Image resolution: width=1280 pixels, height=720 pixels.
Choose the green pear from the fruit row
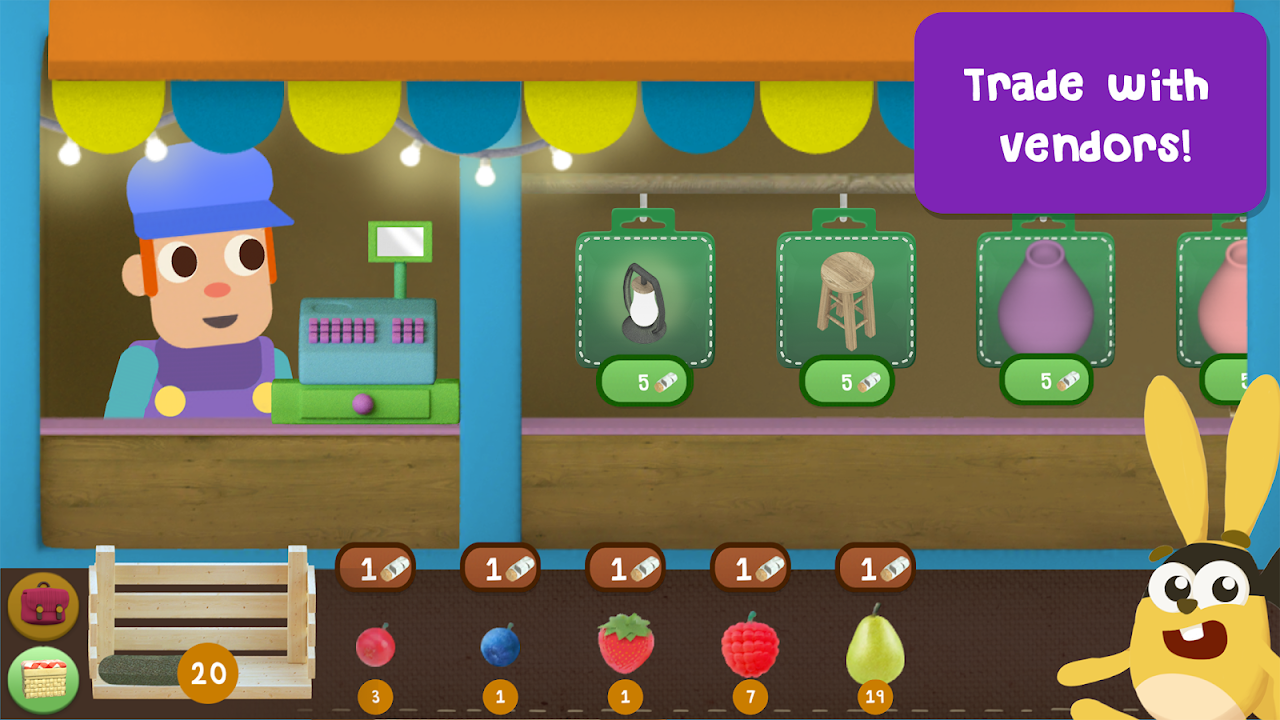click(x=875, y=645)
